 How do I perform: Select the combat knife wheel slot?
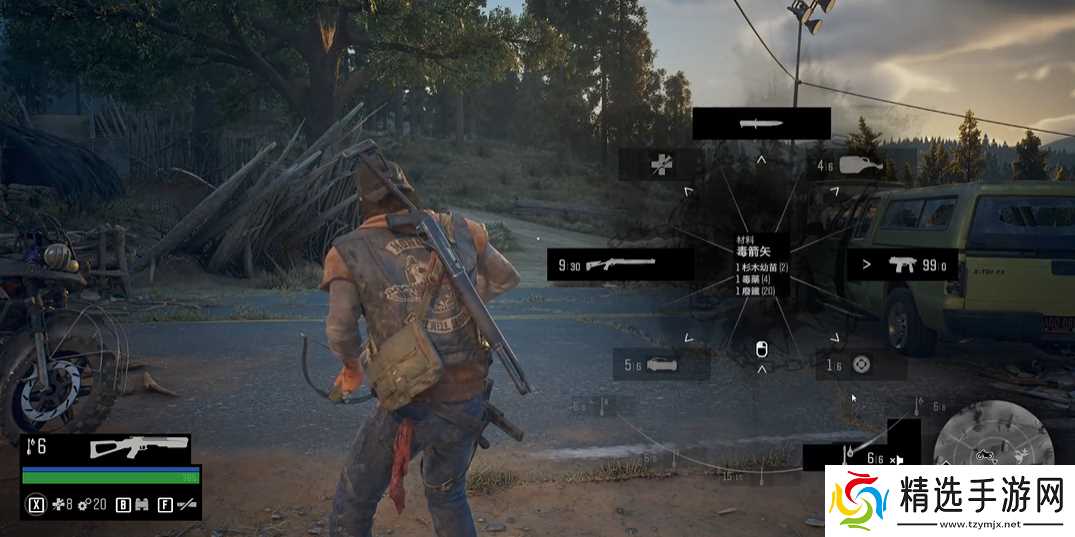tap(761, 124)
